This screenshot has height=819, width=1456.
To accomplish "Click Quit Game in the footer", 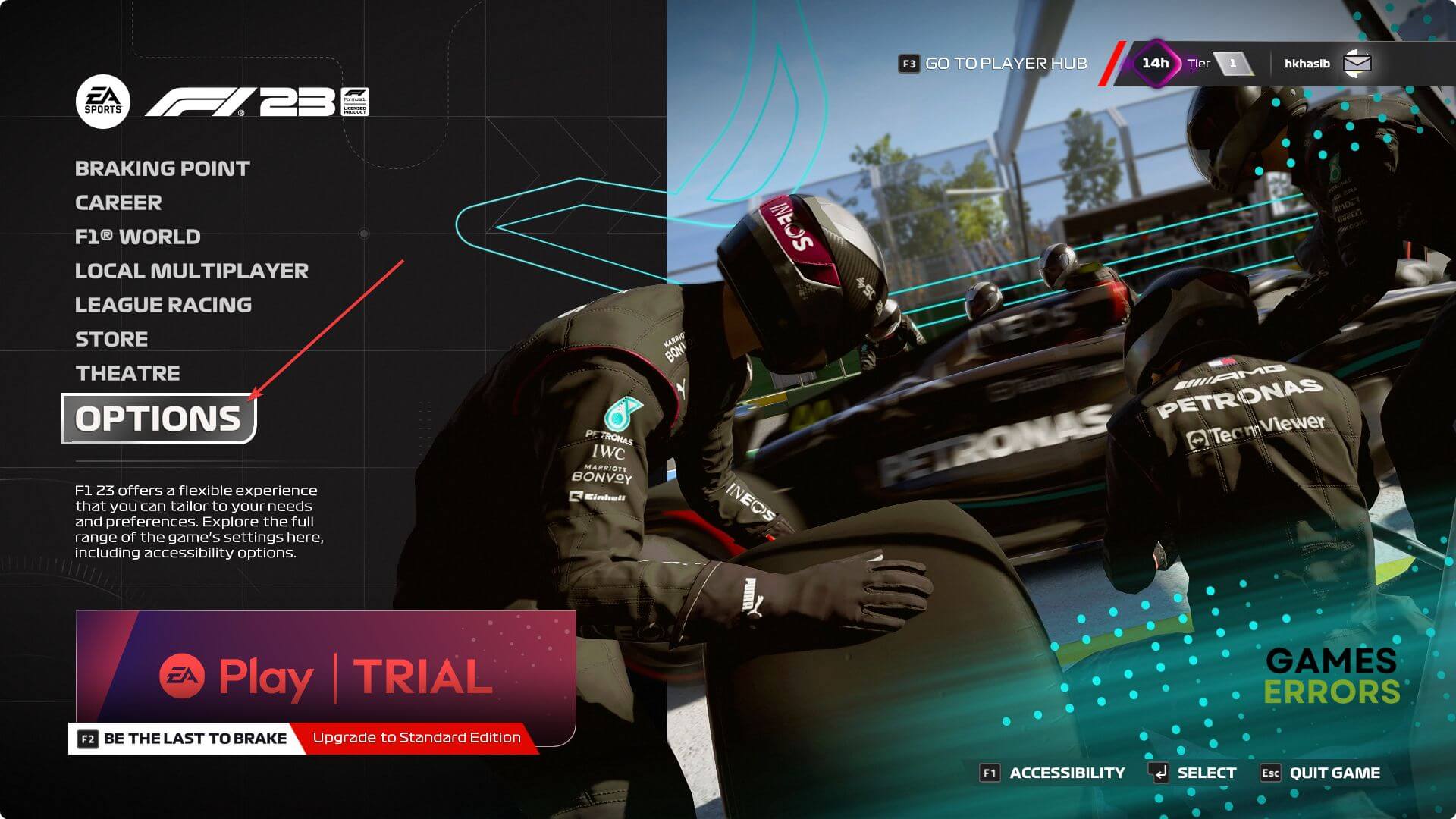I will point(1320,773).
